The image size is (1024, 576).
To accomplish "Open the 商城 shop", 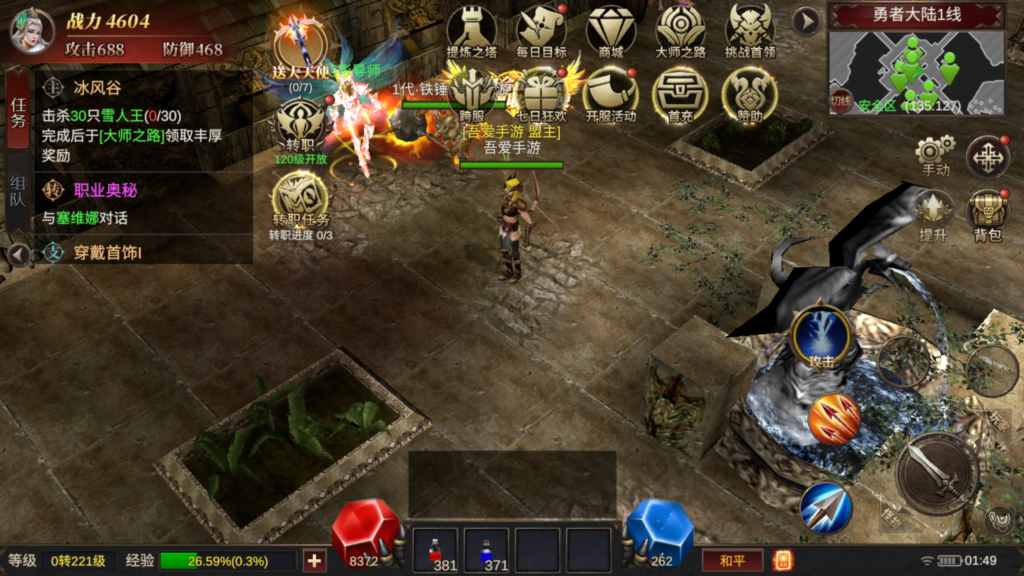I will pos(610,31).
